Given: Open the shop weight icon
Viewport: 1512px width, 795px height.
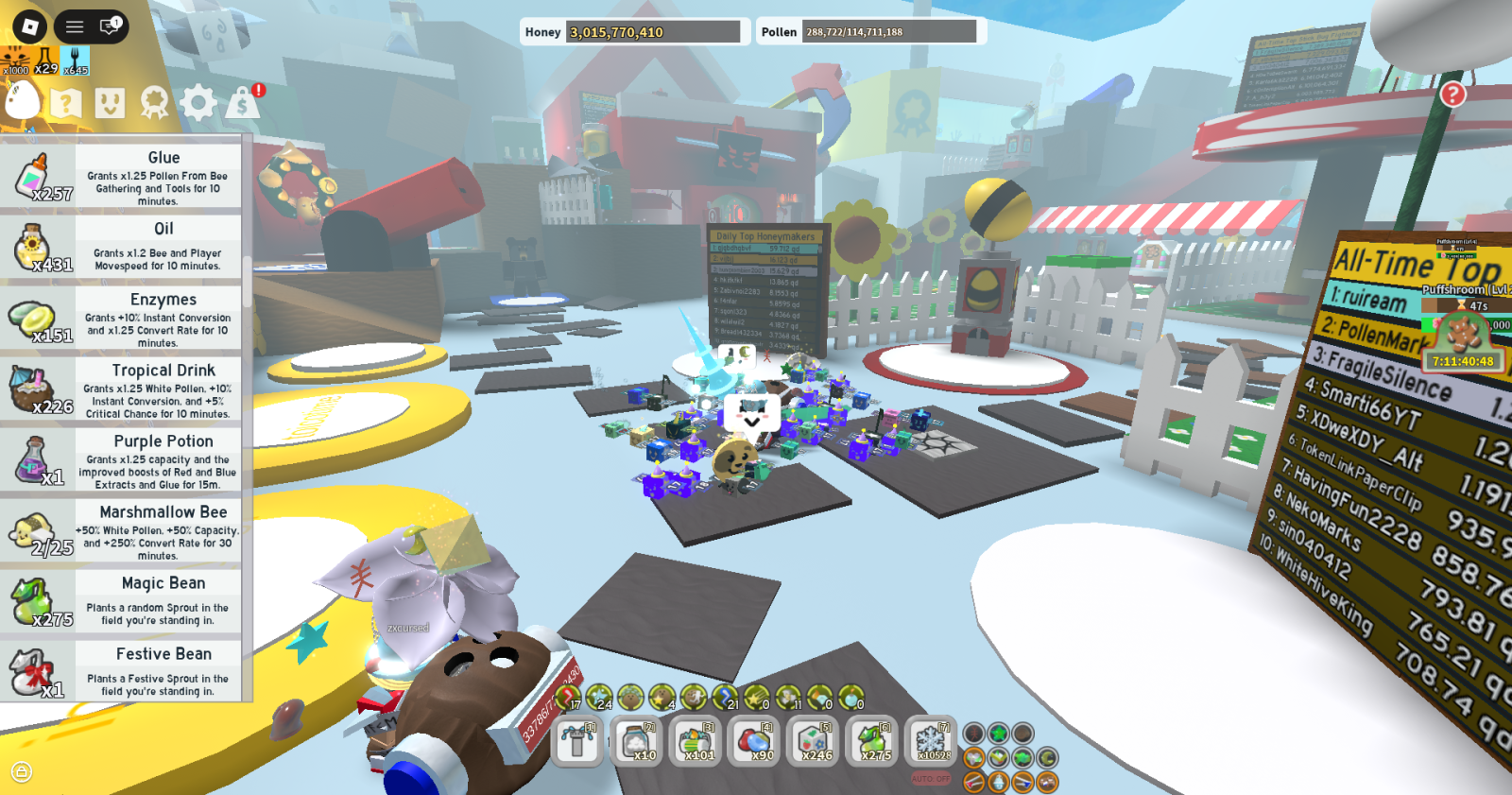Looking at the screenshot, I should (x=243, y=102).
